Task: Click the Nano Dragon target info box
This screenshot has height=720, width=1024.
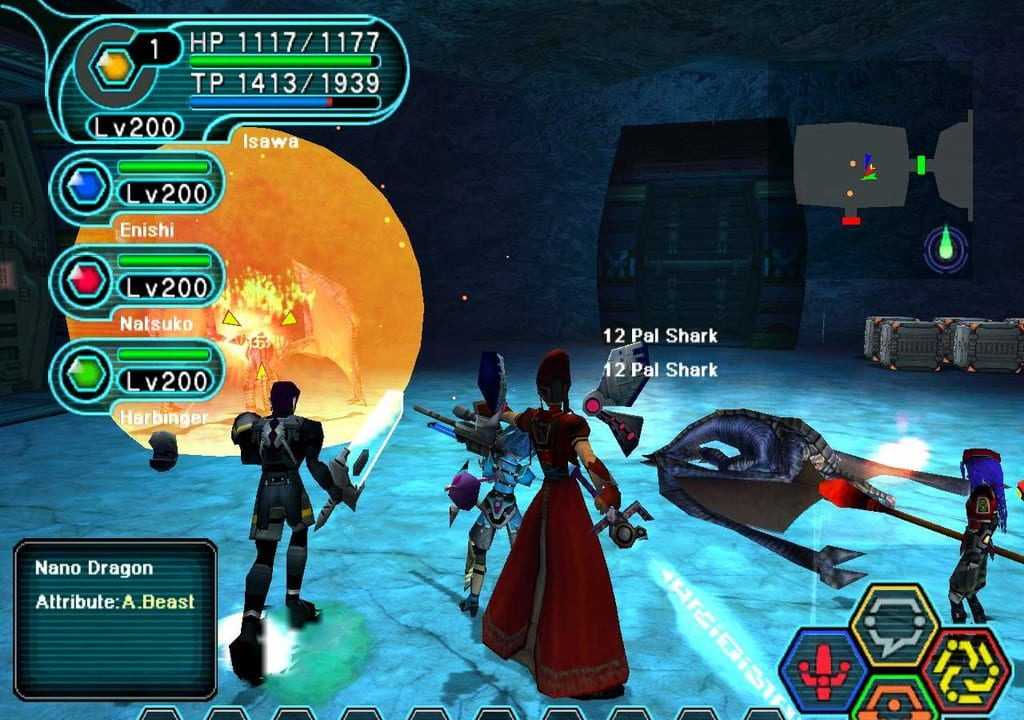Action: tap(115, 618)
